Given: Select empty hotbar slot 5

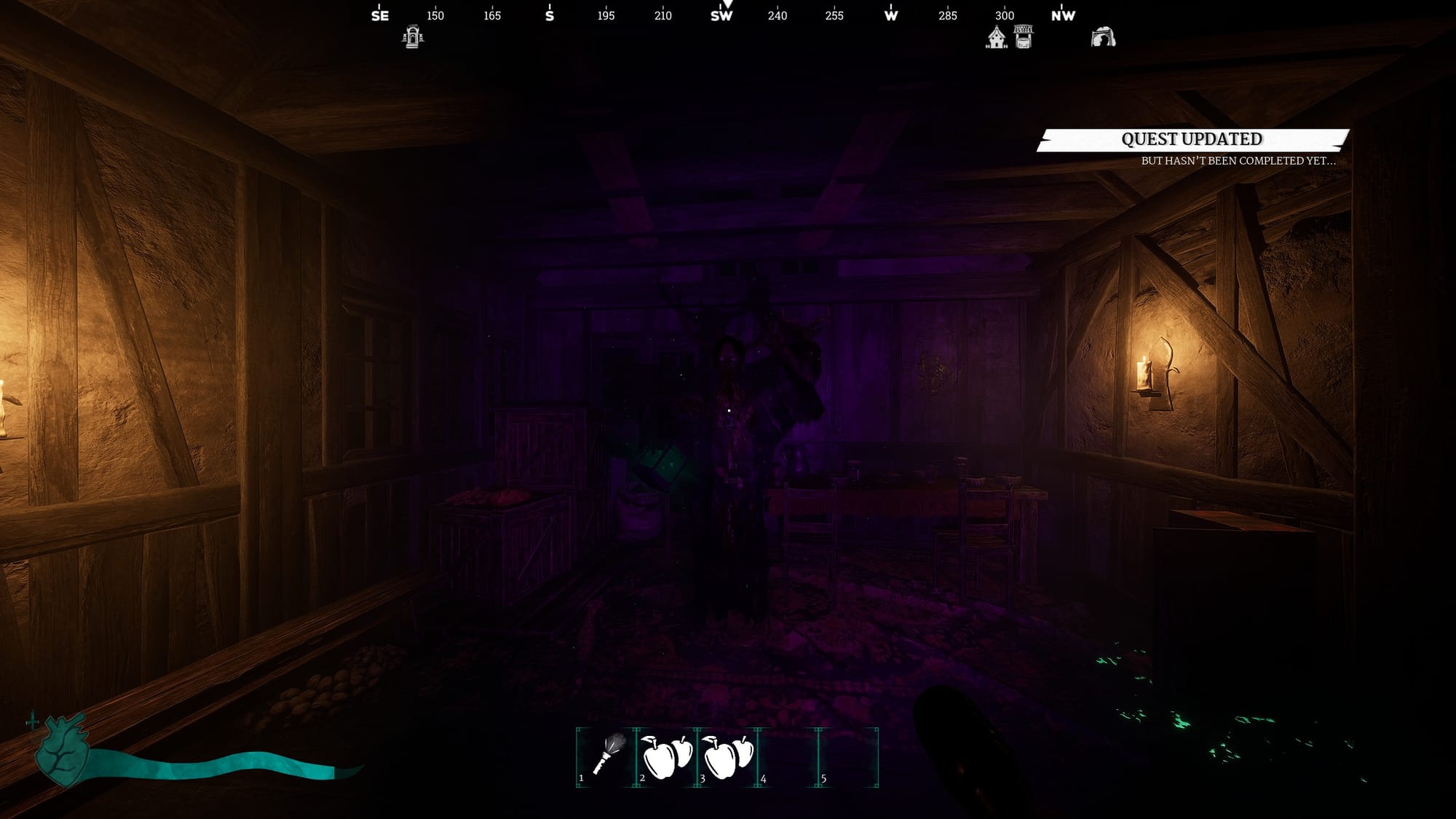Looking at the screenshot, I should point(848,757).
